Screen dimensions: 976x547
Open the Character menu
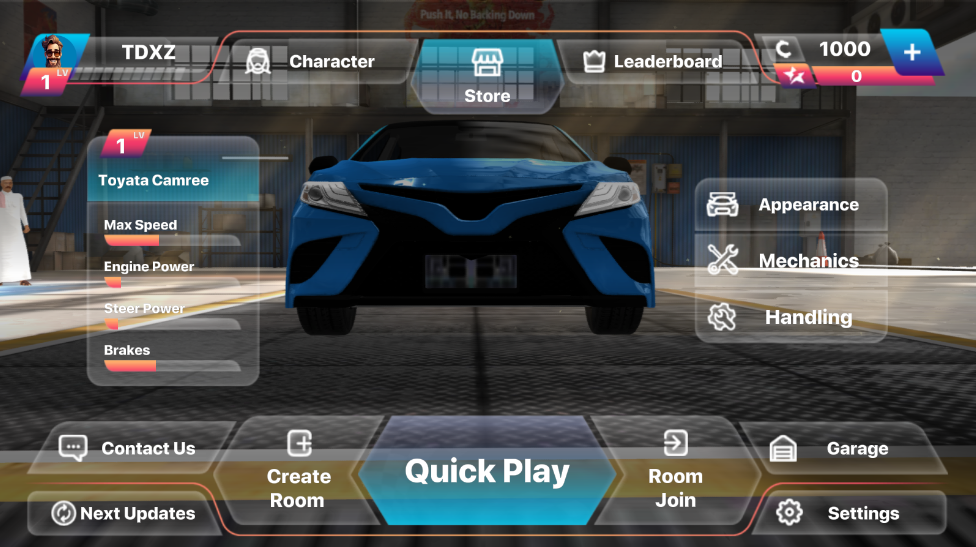312,61
